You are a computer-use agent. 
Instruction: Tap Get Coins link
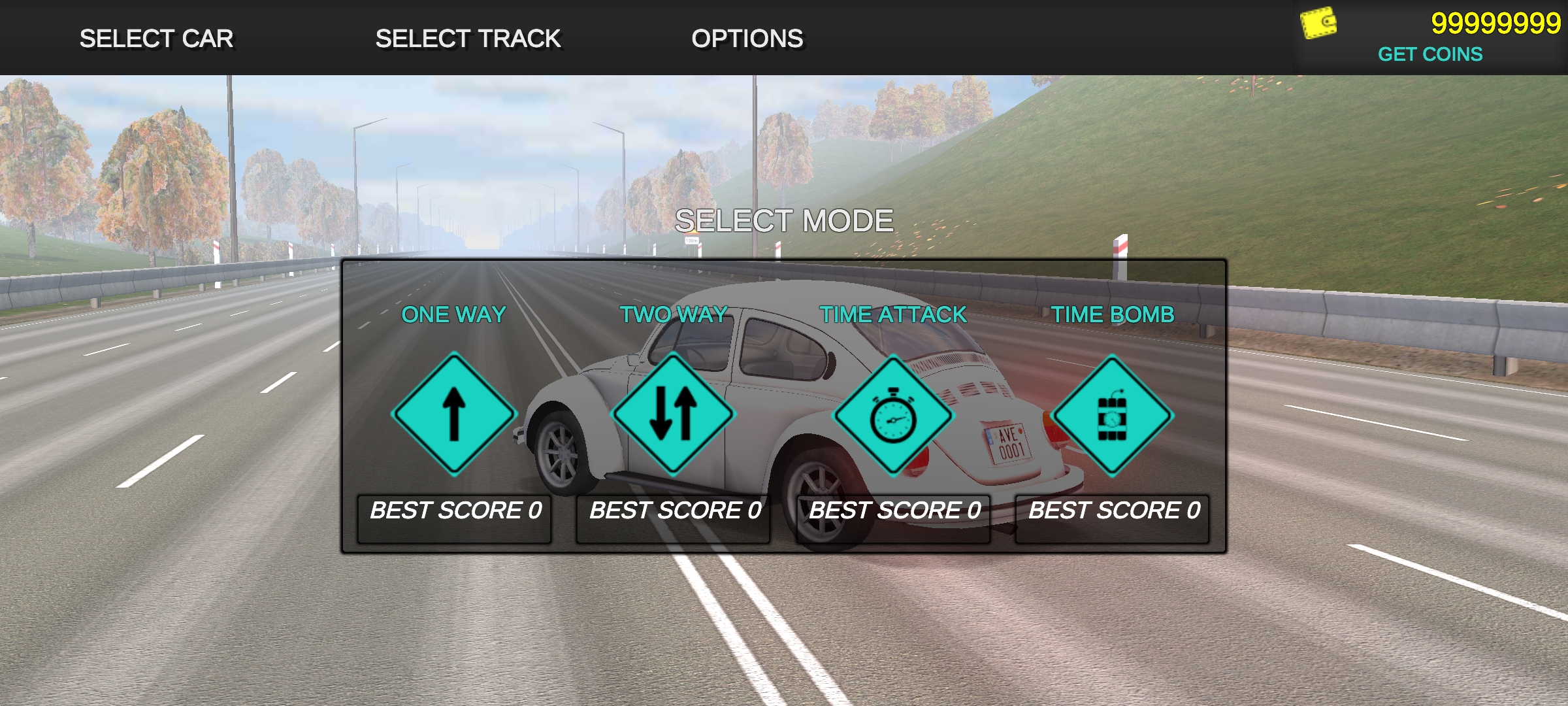click(x=1429, y=54)
